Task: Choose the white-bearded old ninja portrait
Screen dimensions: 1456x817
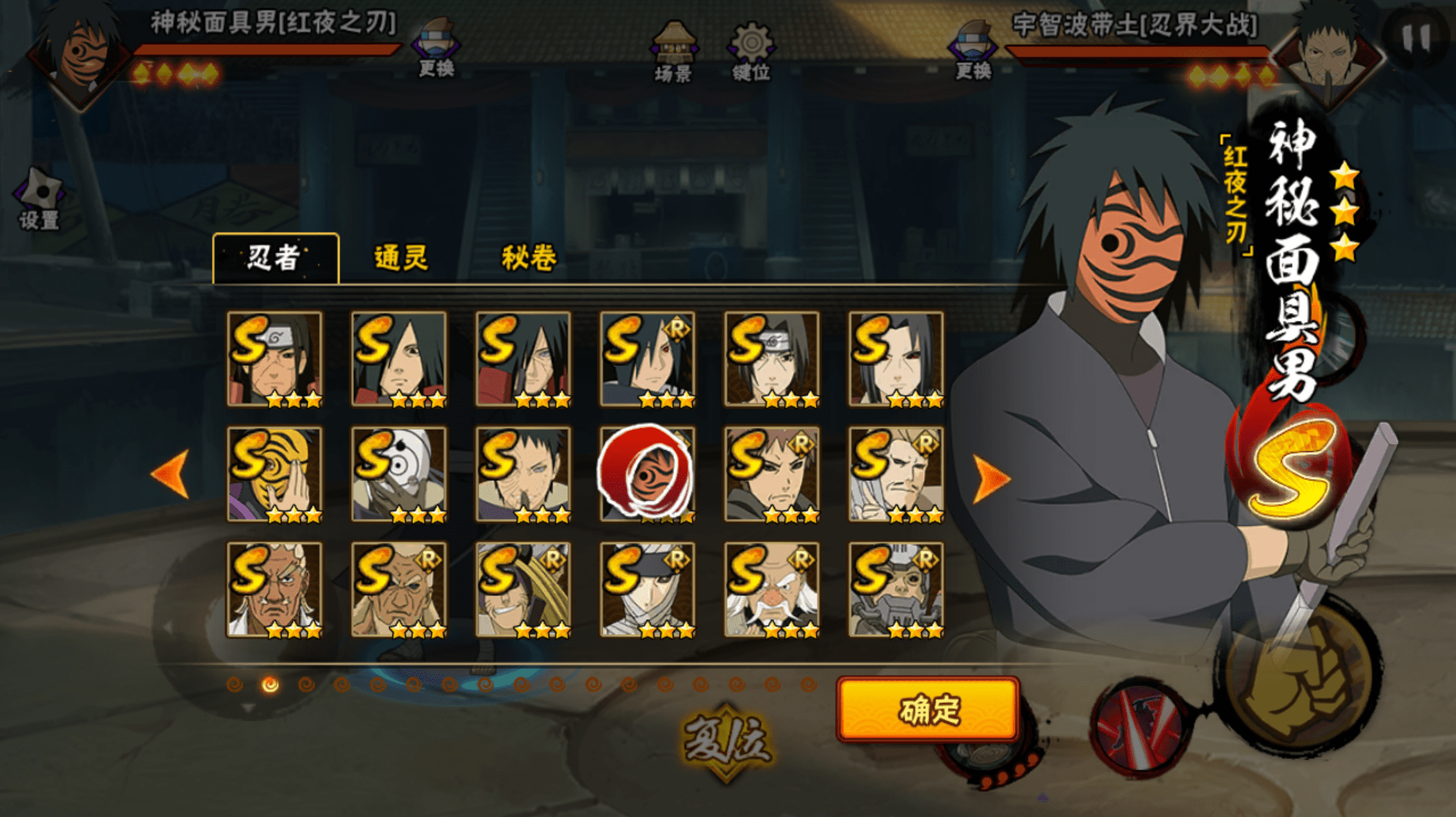Action: (772, 590)
